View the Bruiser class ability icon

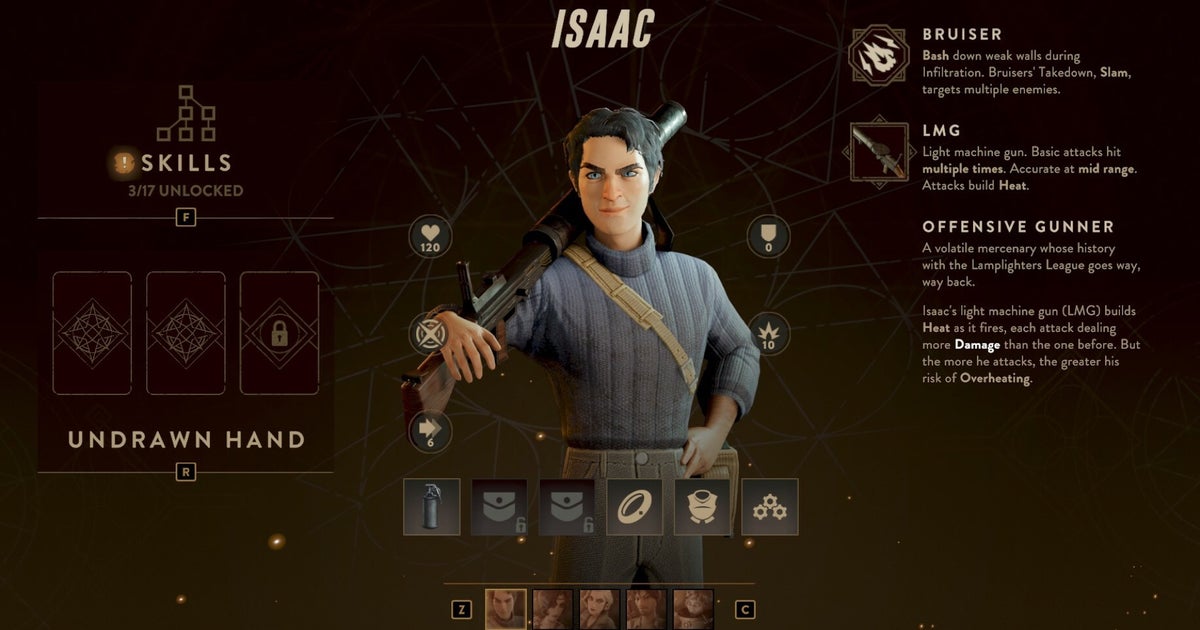pyautogui.click(x=878, y=56)
